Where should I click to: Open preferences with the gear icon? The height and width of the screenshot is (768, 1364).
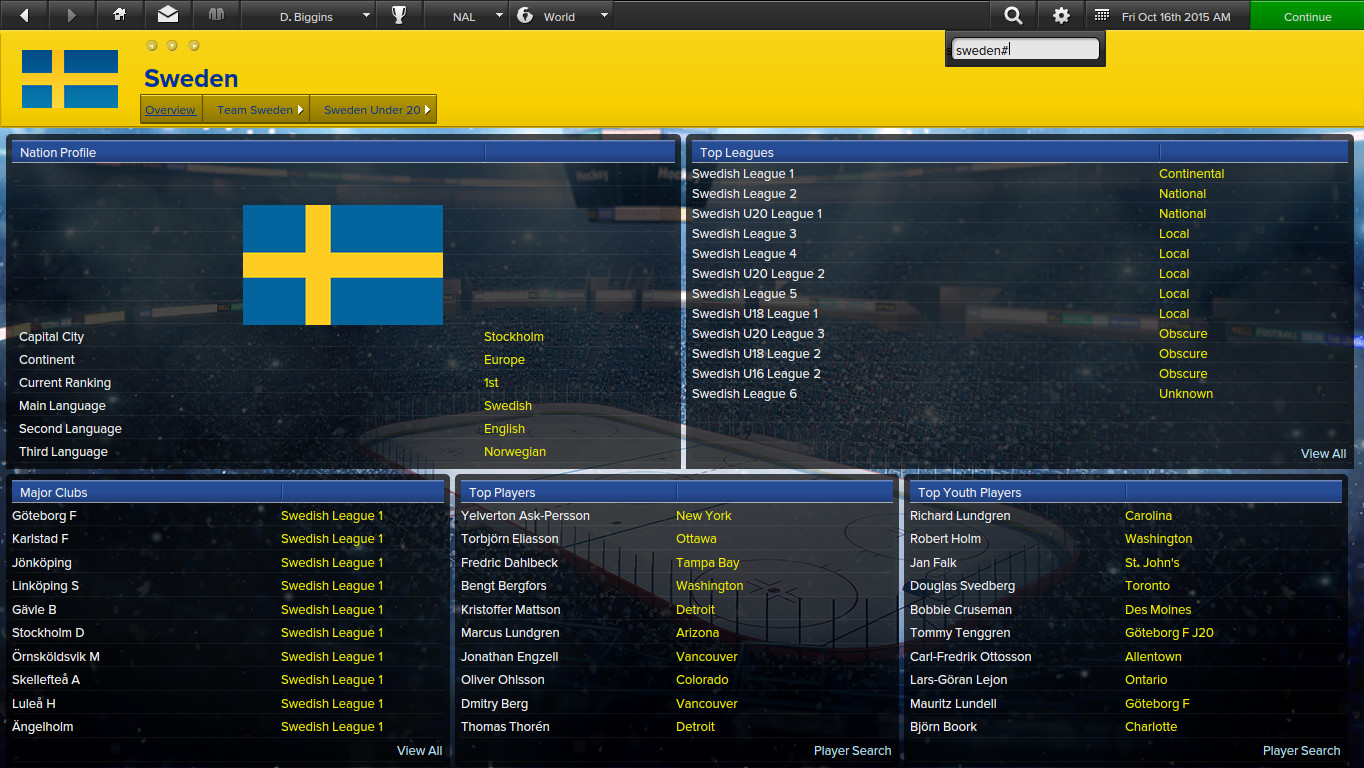[x=1060, y=14]
